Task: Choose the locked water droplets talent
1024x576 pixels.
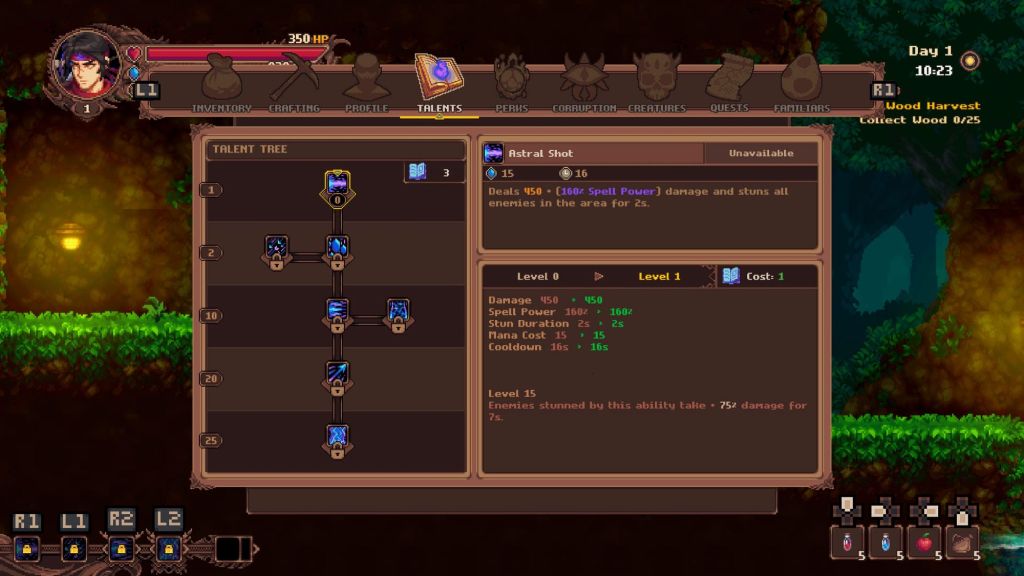Action: 337,248
